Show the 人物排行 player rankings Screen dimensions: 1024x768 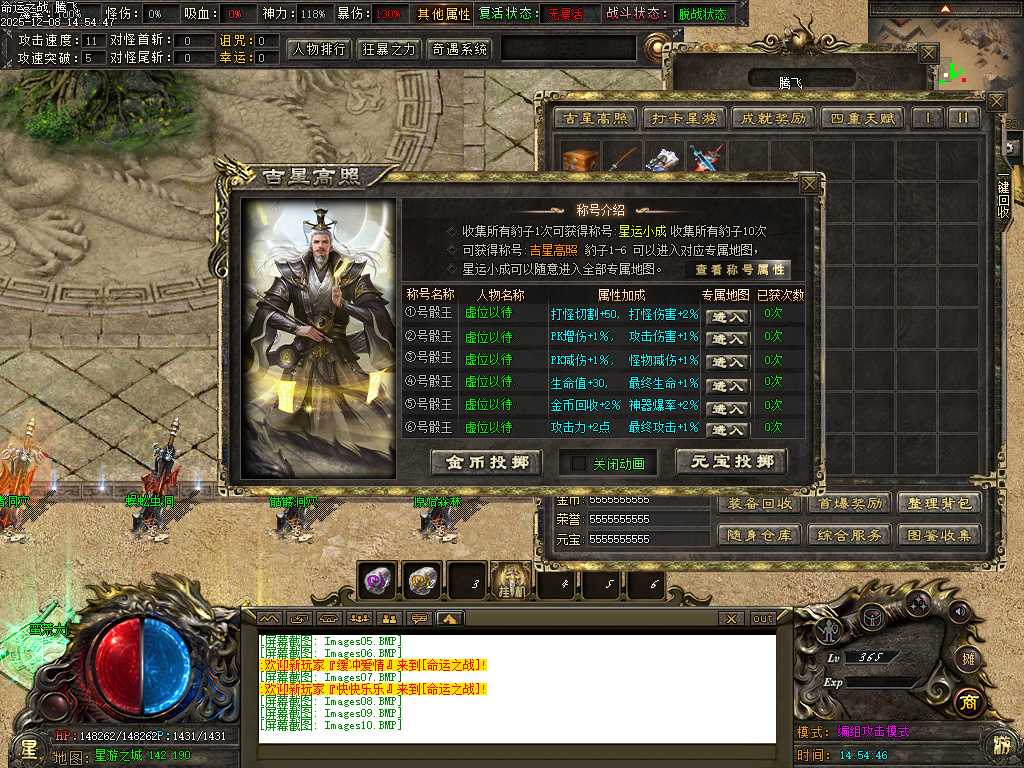click(319, 49)
